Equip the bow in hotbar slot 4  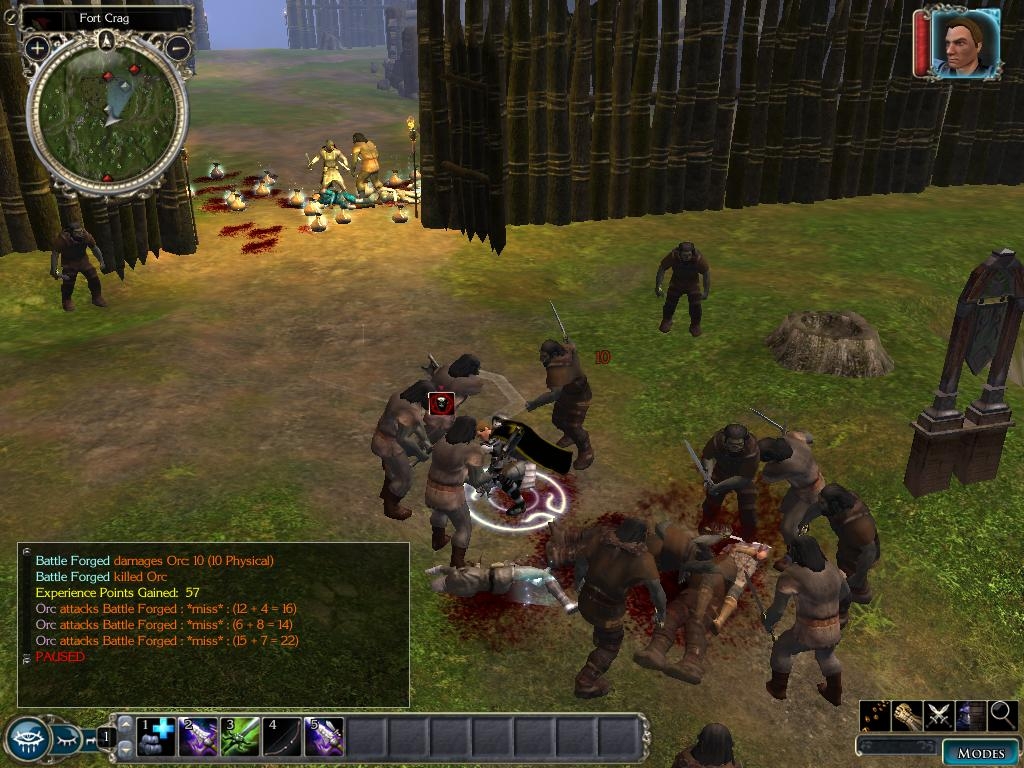(282, 736)
